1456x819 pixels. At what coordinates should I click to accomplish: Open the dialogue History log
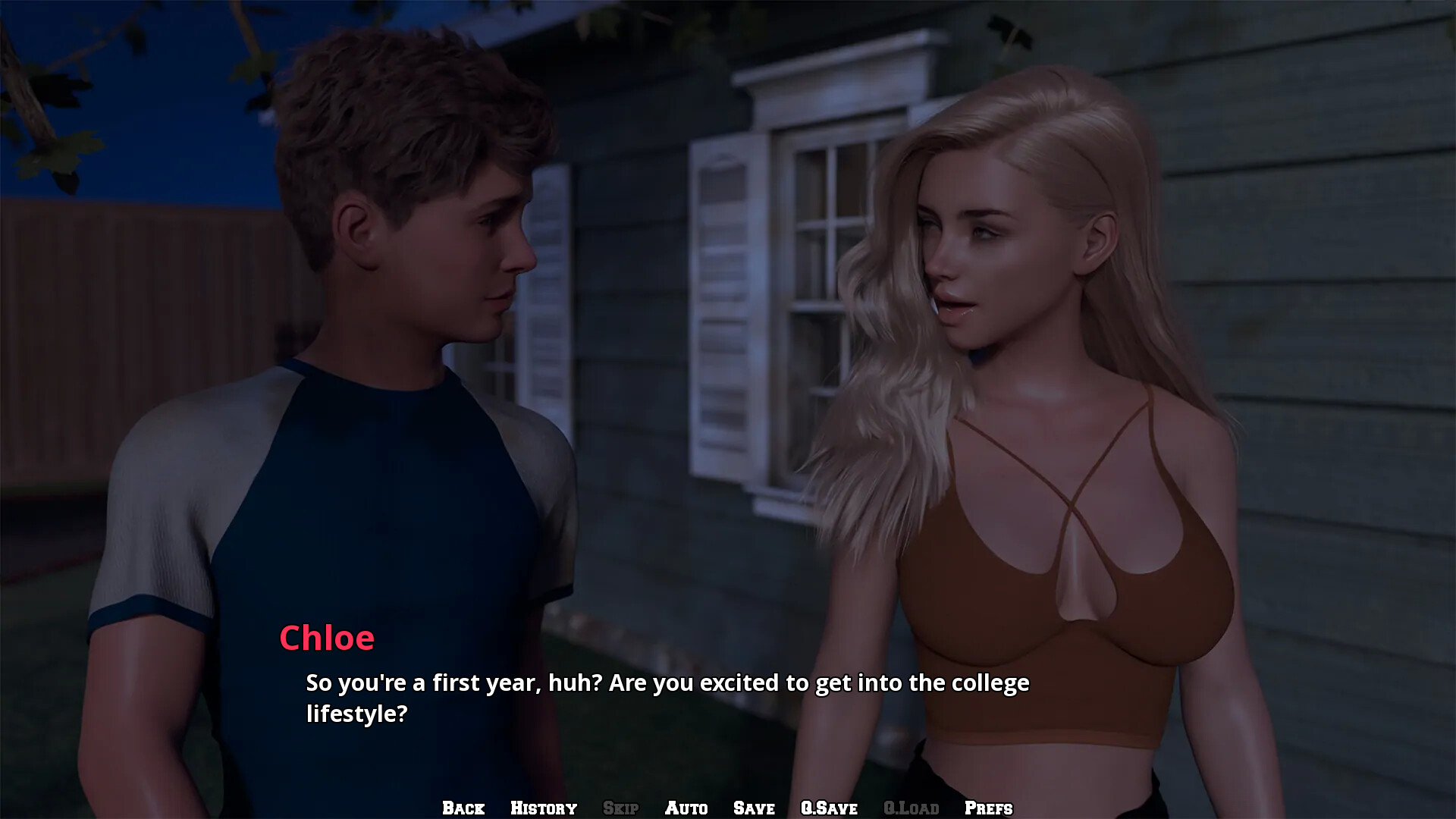544,808
